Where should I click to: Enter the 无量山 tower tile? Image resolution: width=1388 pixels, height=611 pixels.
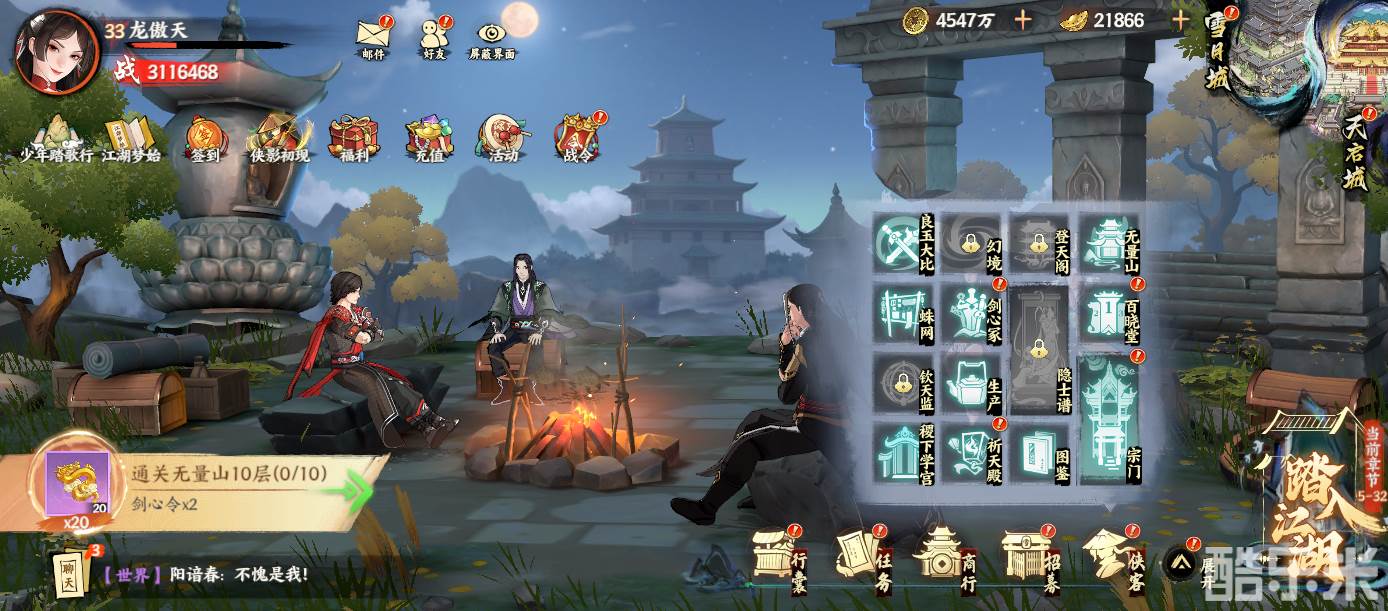point(1111,243)
